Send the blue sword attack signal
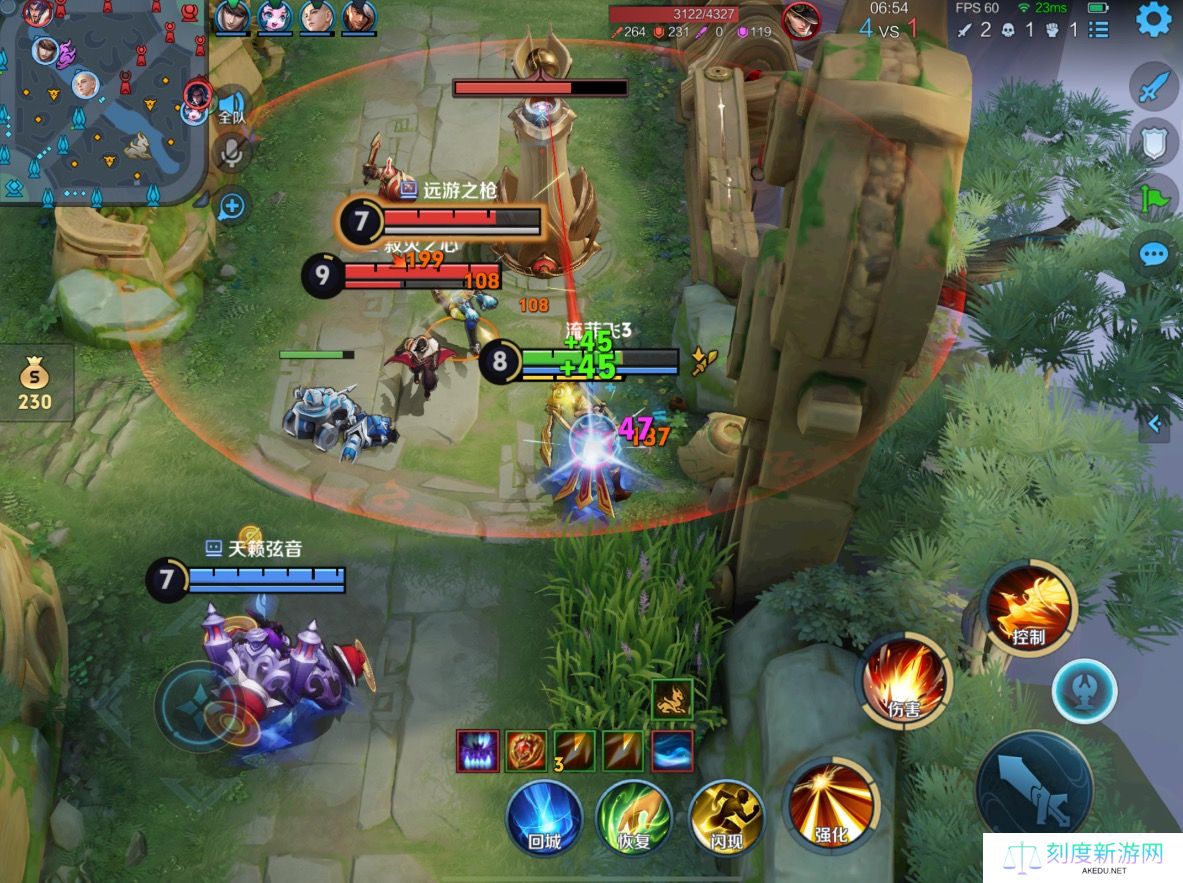1183x883 pixels. tap(1154, 87)
